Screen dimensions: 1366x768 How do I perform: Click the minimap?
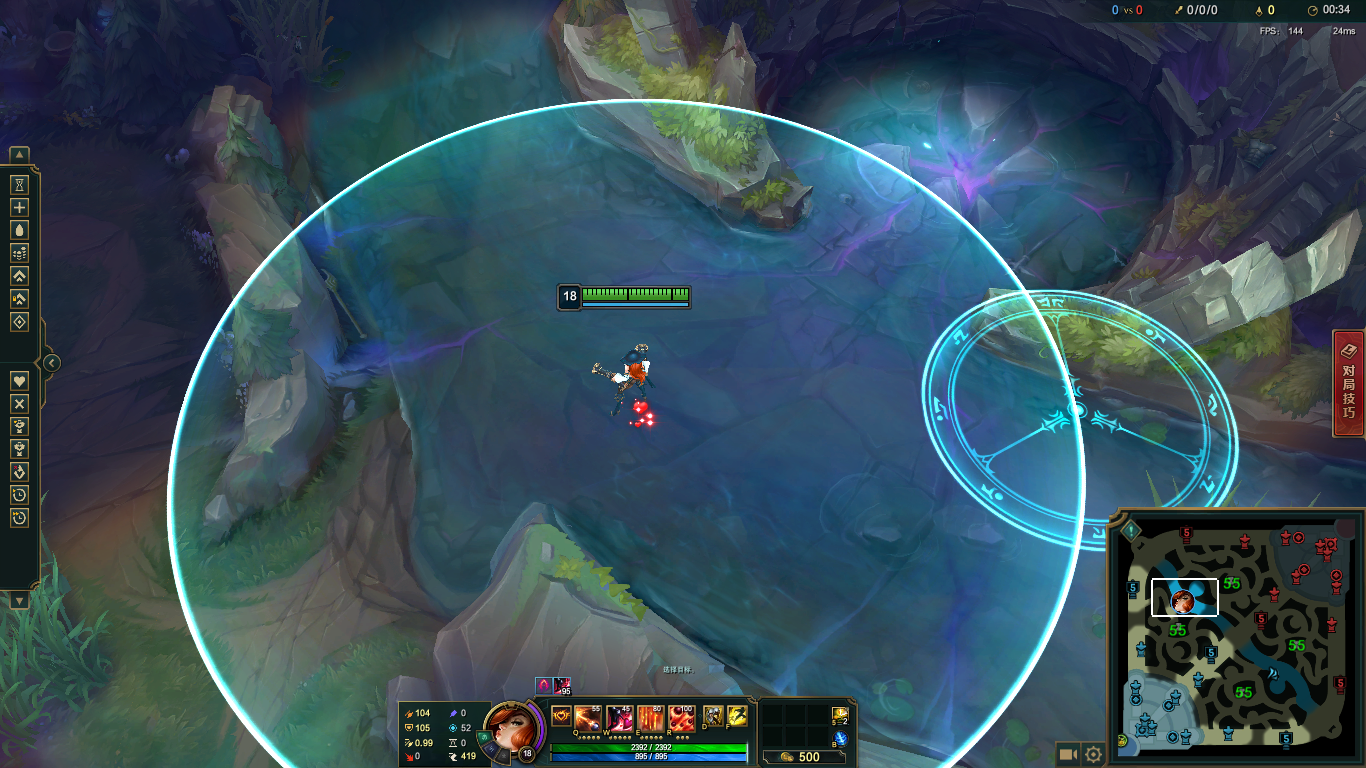pyautogui.click(x=1236, y=637)
